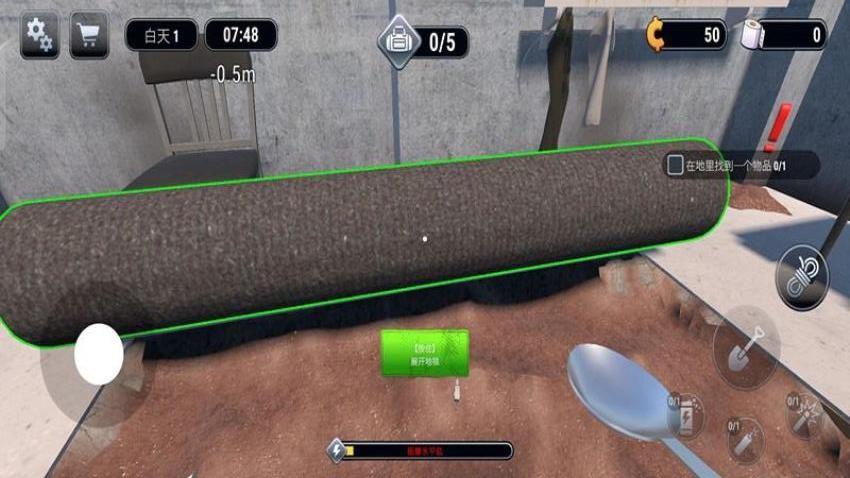
Task: Open the gear settings menu
Action: tap(39, 36)
